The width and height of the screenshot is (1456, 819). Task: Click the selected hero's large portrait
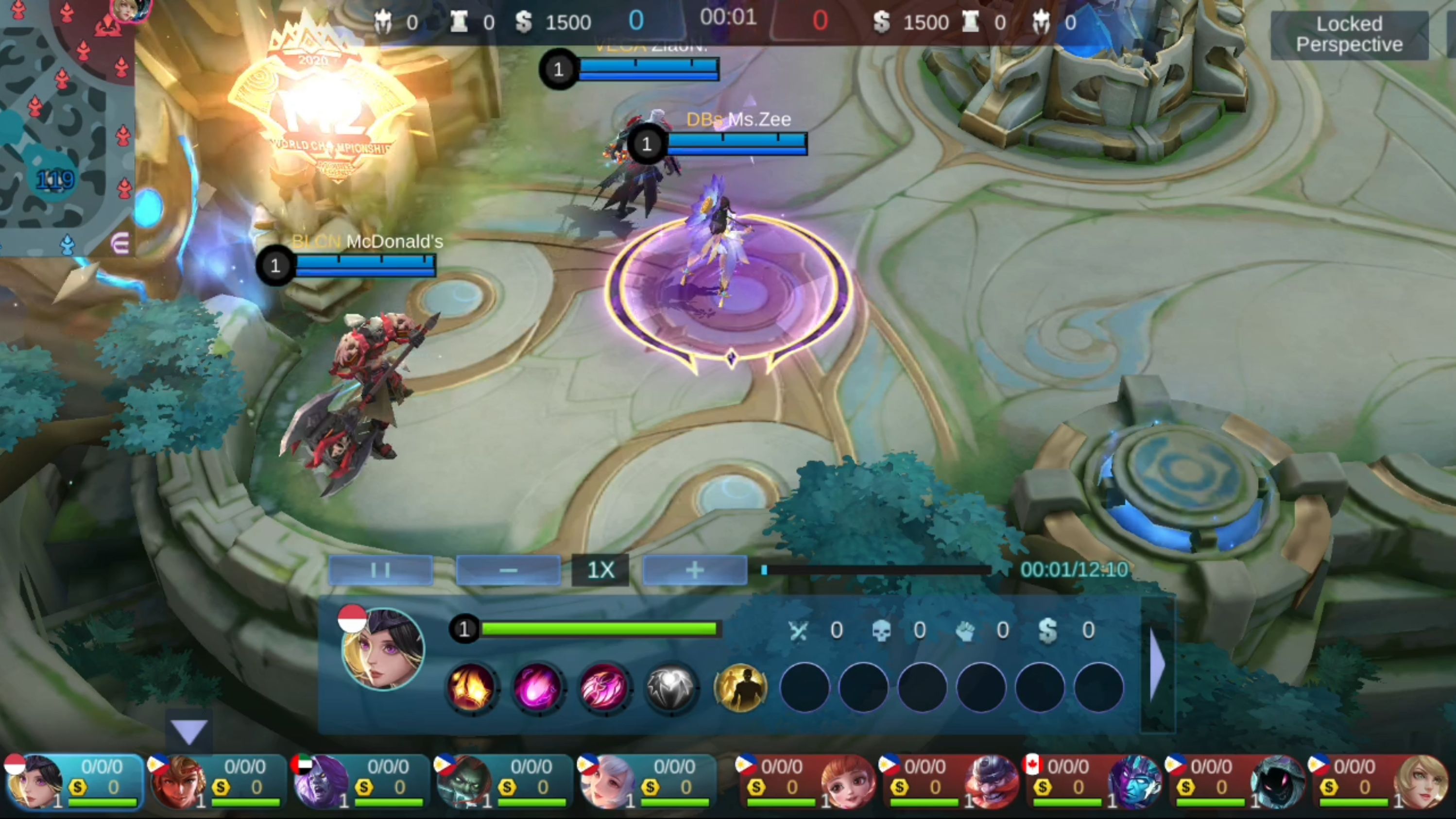[x=383, y=649]
